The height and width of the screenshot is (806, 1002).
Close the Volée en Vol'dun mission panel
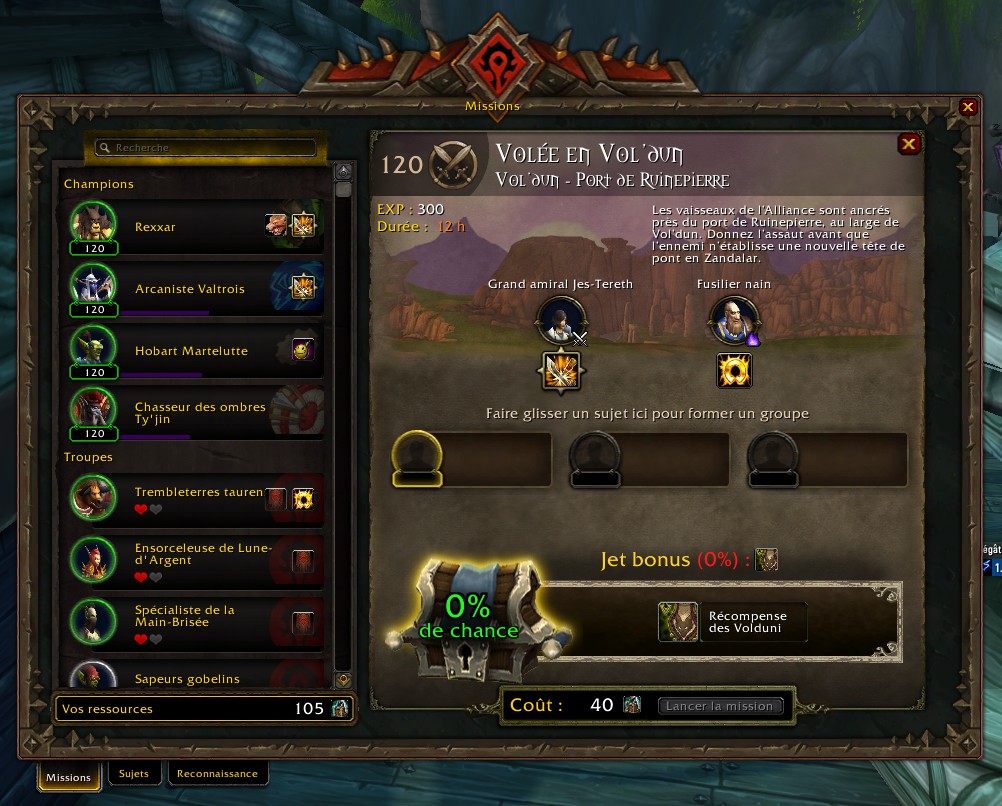click(x=908, y=144)
